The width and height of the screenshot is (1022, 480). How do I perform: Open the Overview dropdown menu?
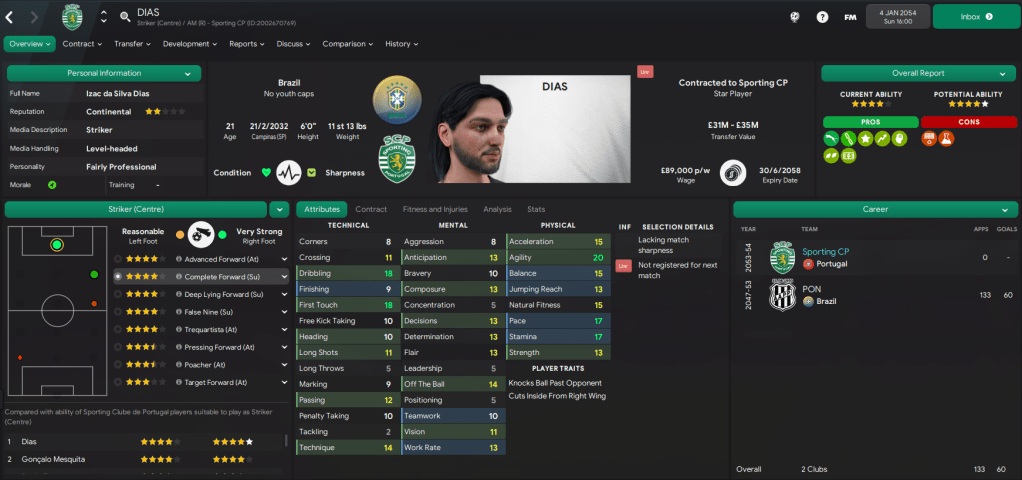pyautogui.click(x=30, y=44)
